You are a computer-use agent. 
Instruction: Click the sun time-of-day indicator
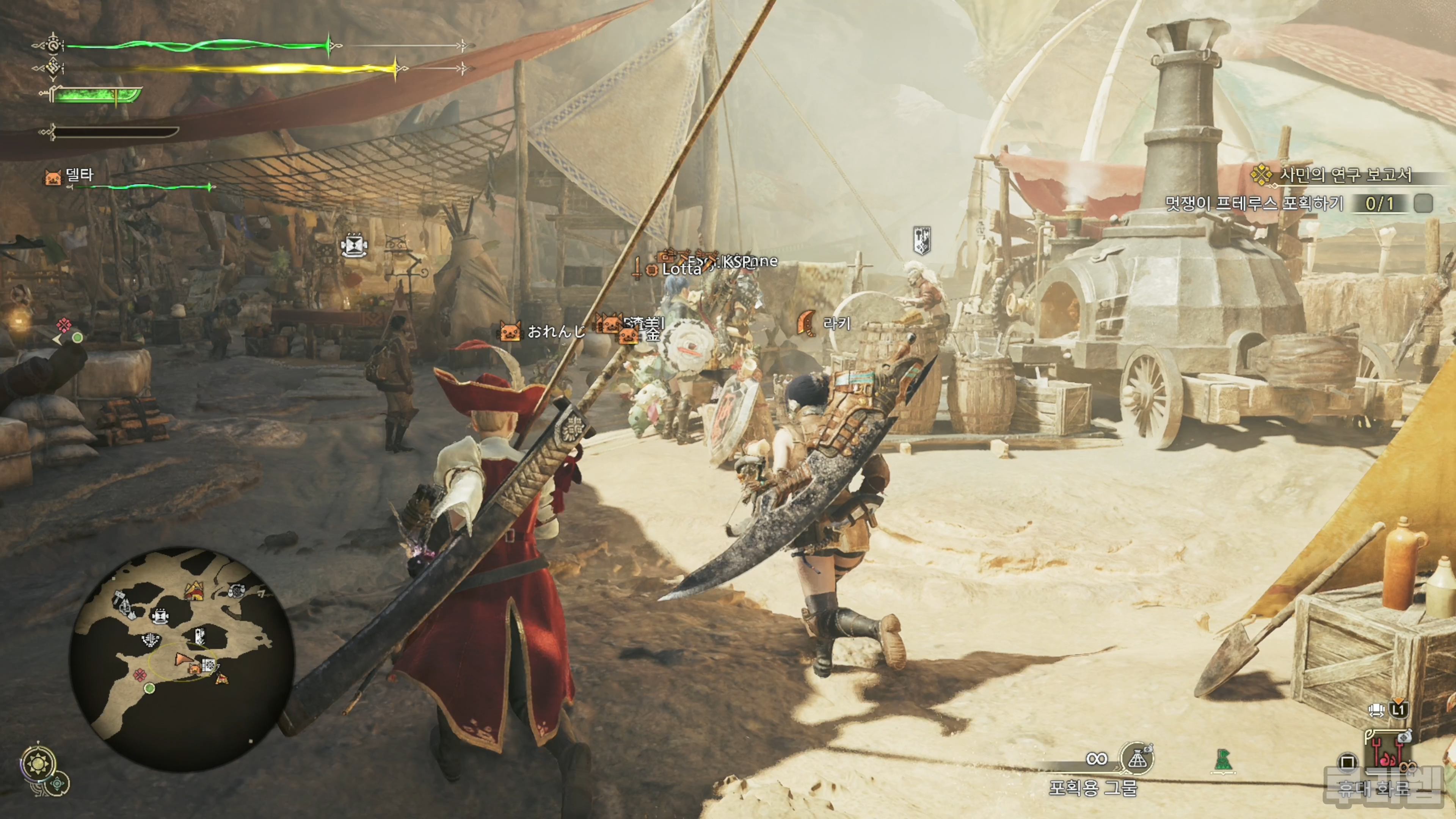coord(38,764)
